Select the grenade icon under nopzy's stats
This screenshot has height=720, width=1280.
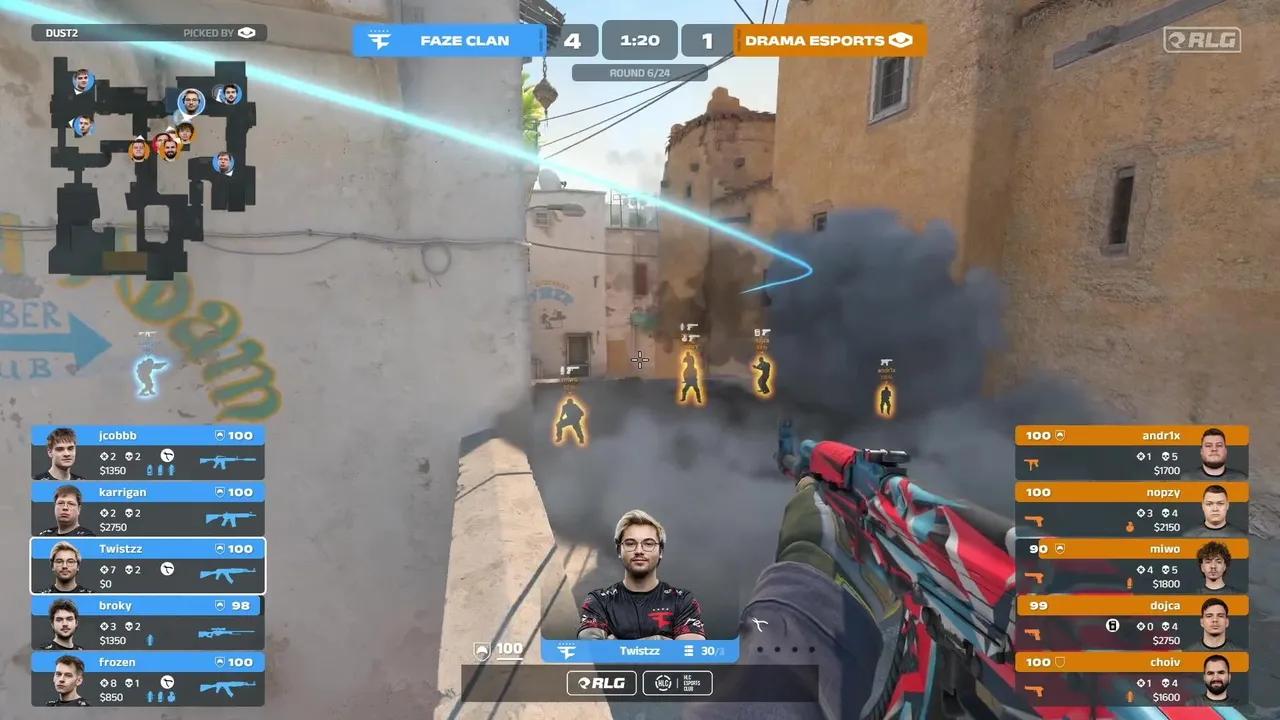(1130, 526)
